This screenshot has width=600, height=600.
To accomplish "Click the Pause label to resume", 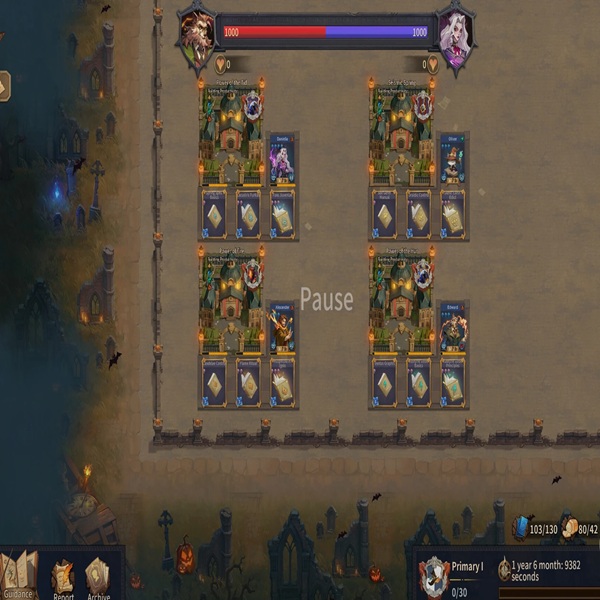I will pyautogui.click(x=327, y=300).
